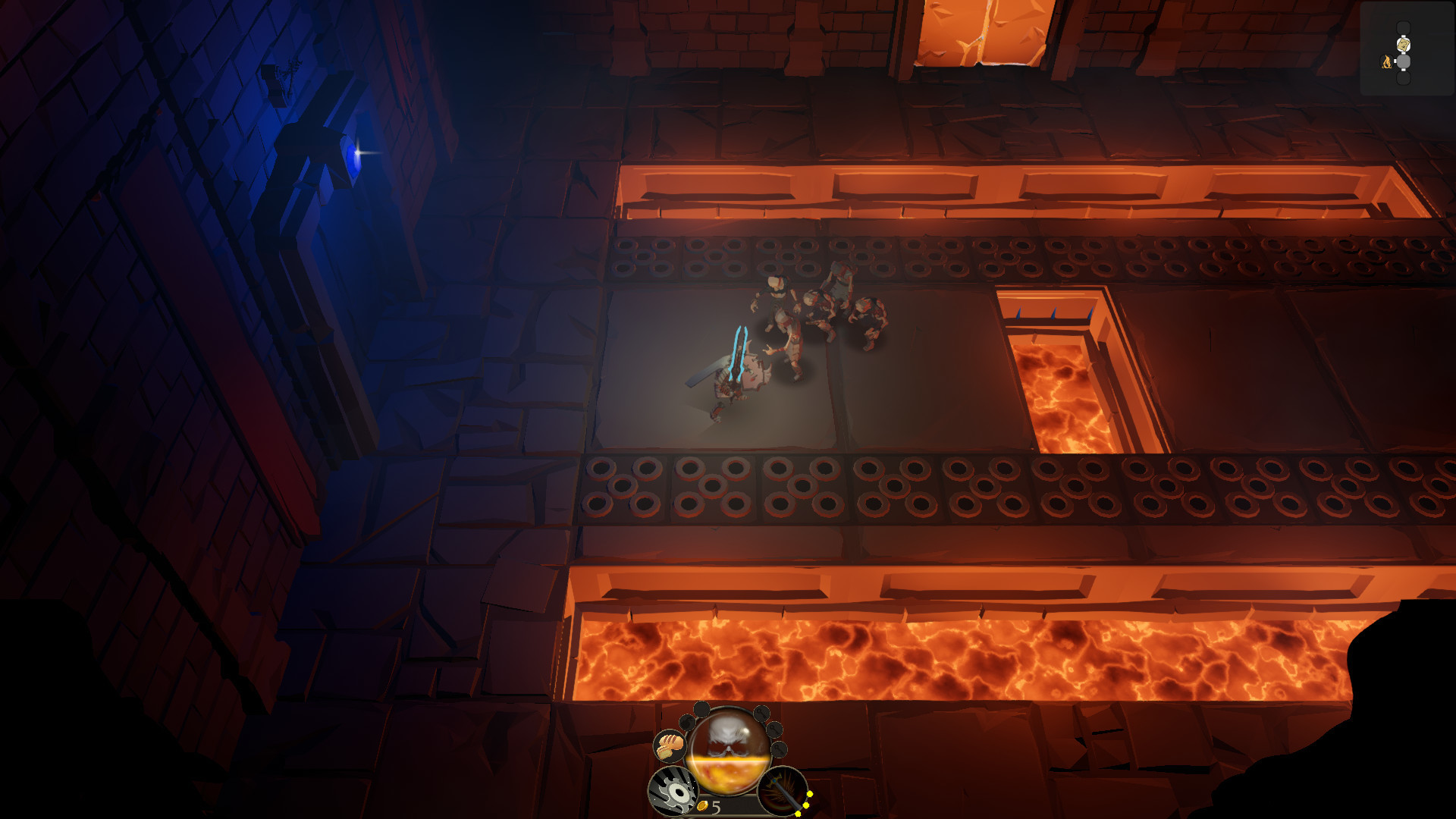The width and height of the screenshot is (1456, 819).
Task: Click the empty skill slot atop the health orb
Action: [701, 709]
